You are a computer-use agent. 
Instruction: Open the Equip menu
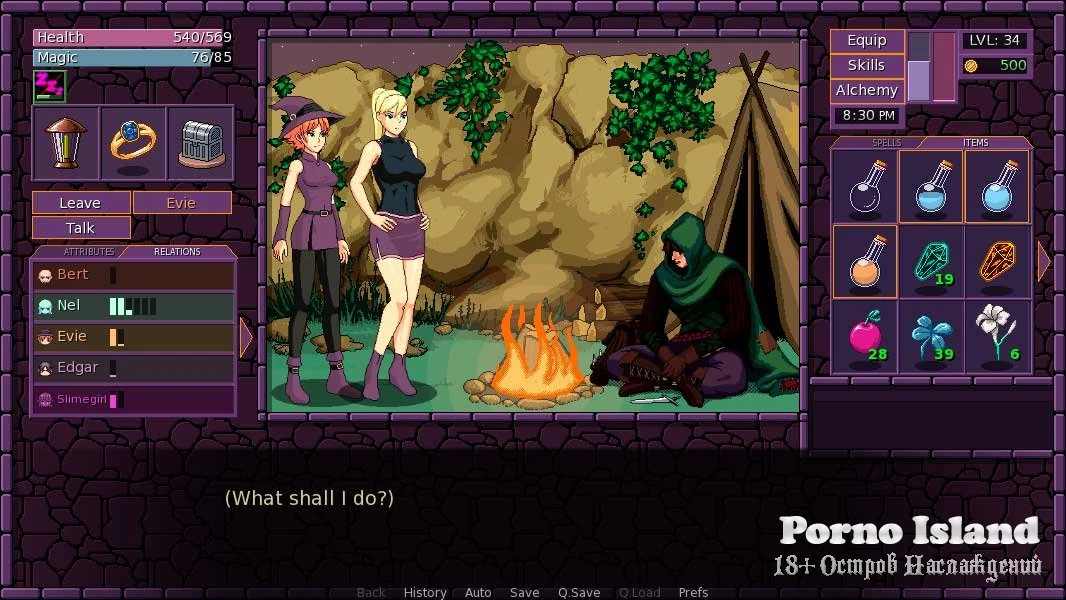[x=867, y=41]
